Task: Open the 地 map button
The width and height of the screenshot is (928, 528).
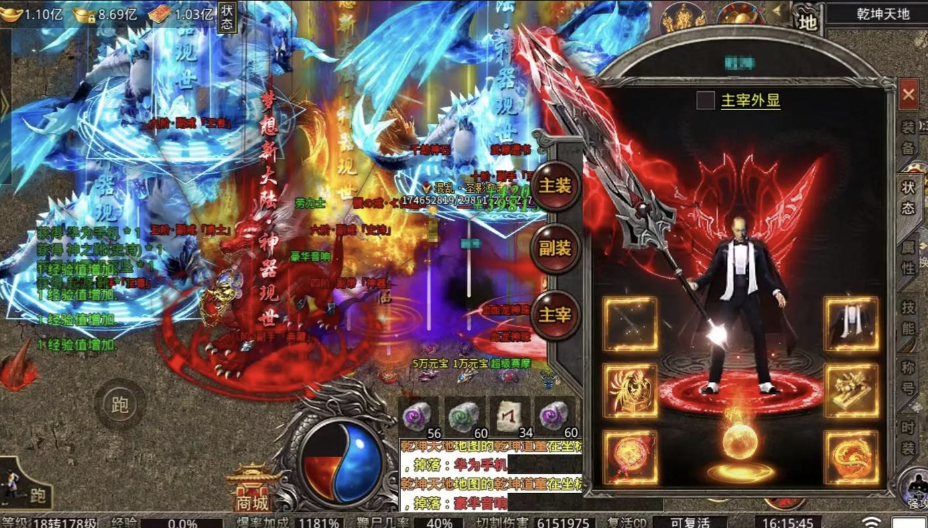Action: 806,17
